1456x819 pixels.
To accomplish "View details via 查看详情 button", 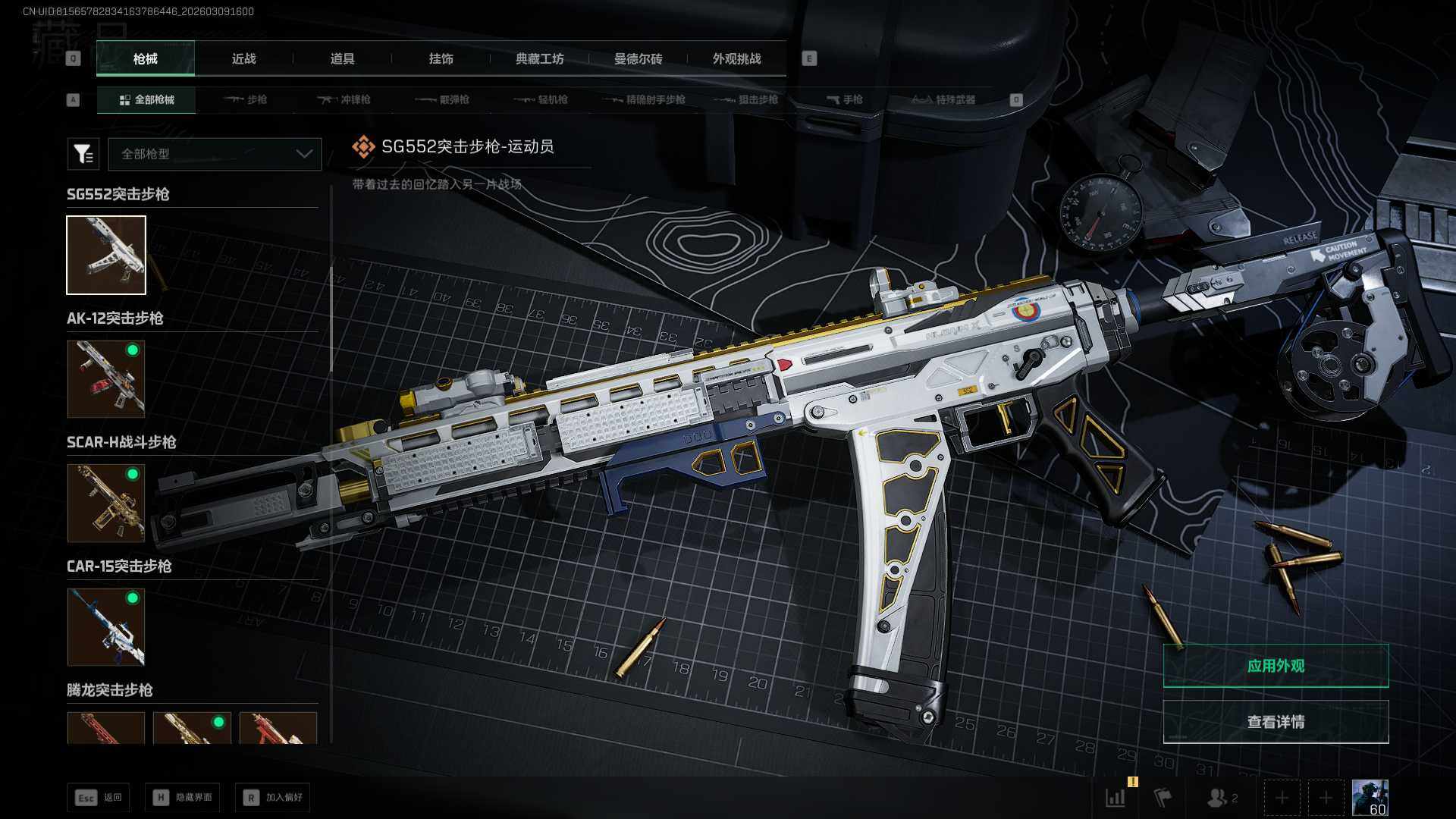I will [1276, 722].
